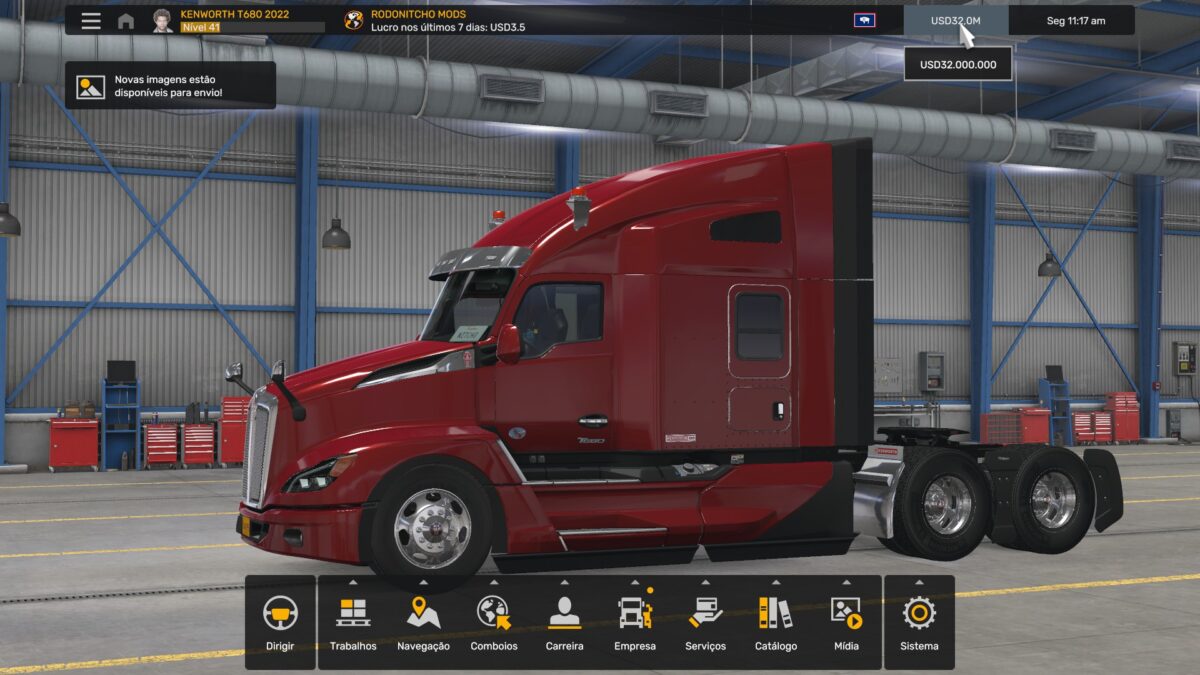Open the Carreira menu
1200x675 pixels.
[x=564, y=622]
